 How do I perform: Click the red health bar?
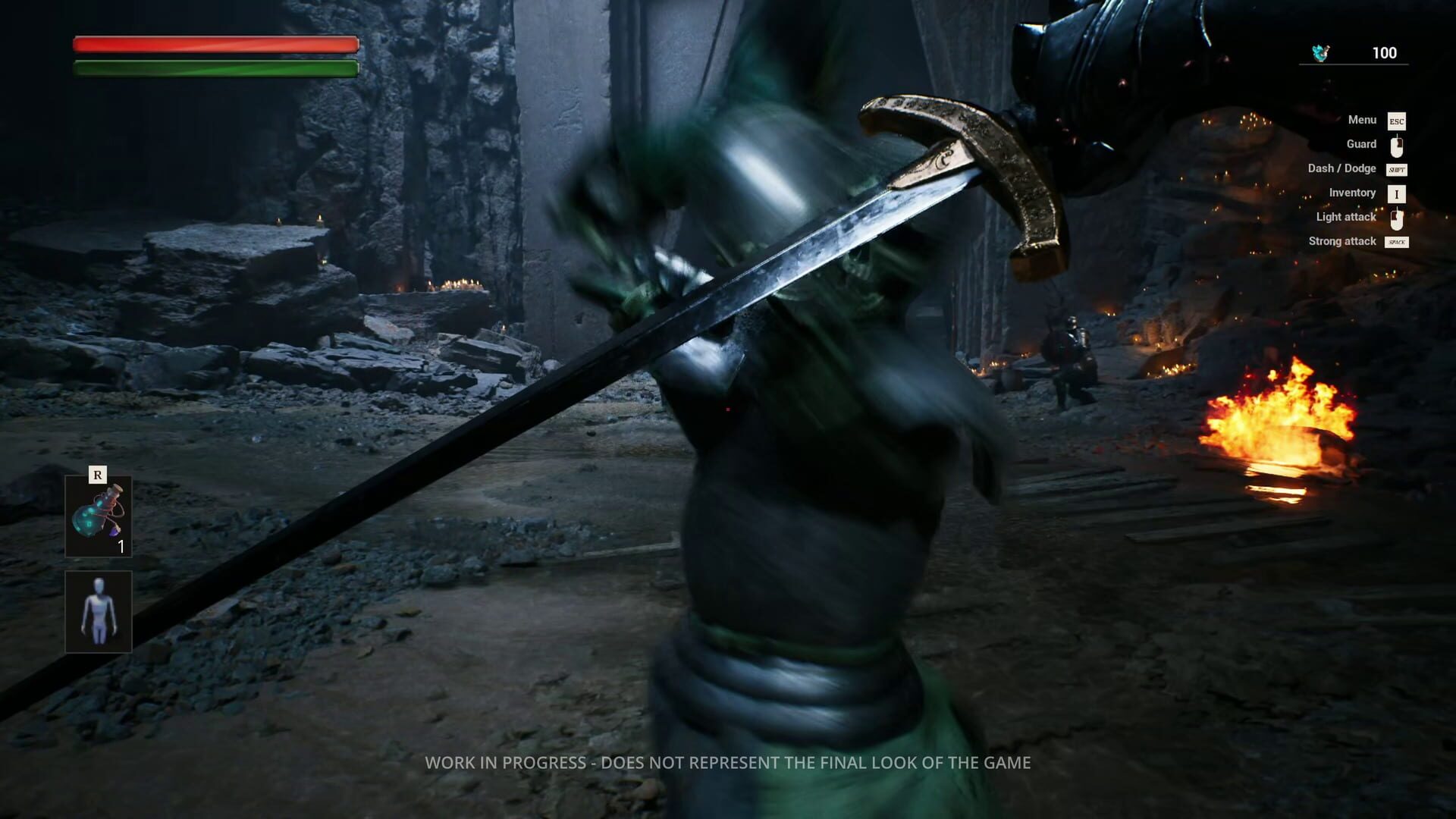tap(215, 45)
